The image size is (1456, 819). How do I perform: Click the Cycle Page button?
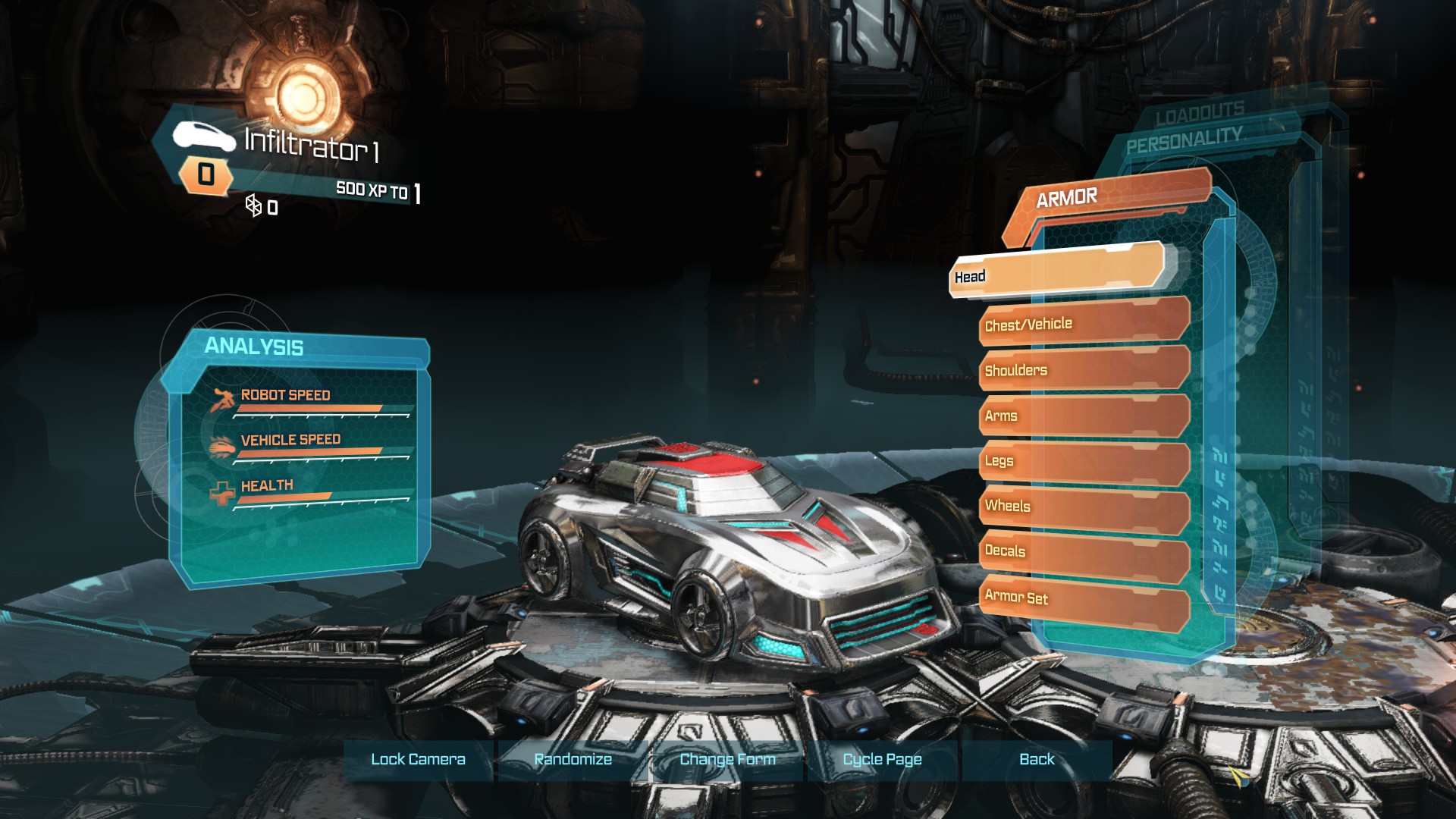pos(882,759)
